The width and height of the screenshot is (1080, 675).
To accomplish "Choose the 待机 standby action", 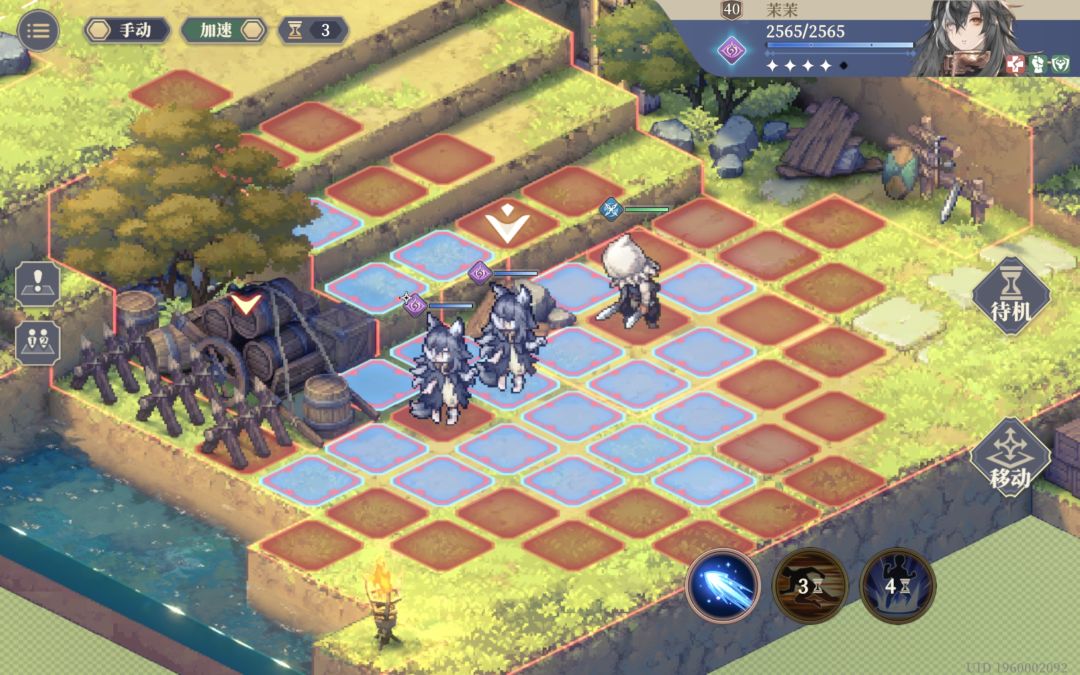I will pos(1010,297).
